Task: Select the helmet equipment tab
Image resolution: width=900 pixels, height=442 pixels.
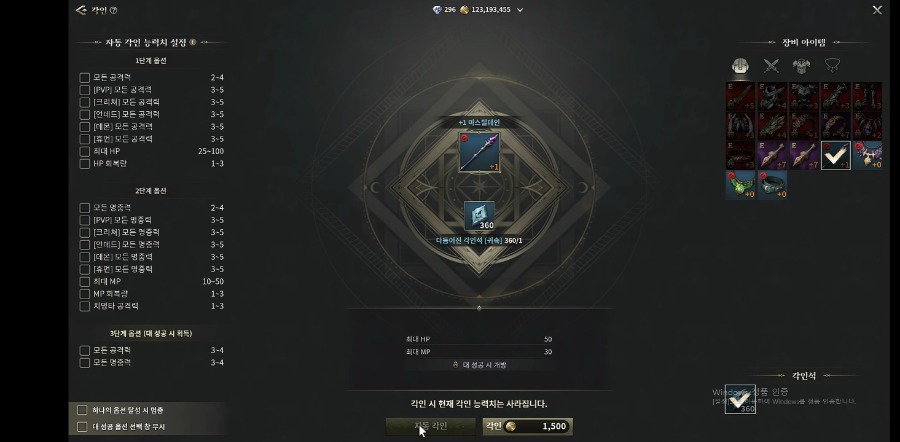Action: coord(740,66)
